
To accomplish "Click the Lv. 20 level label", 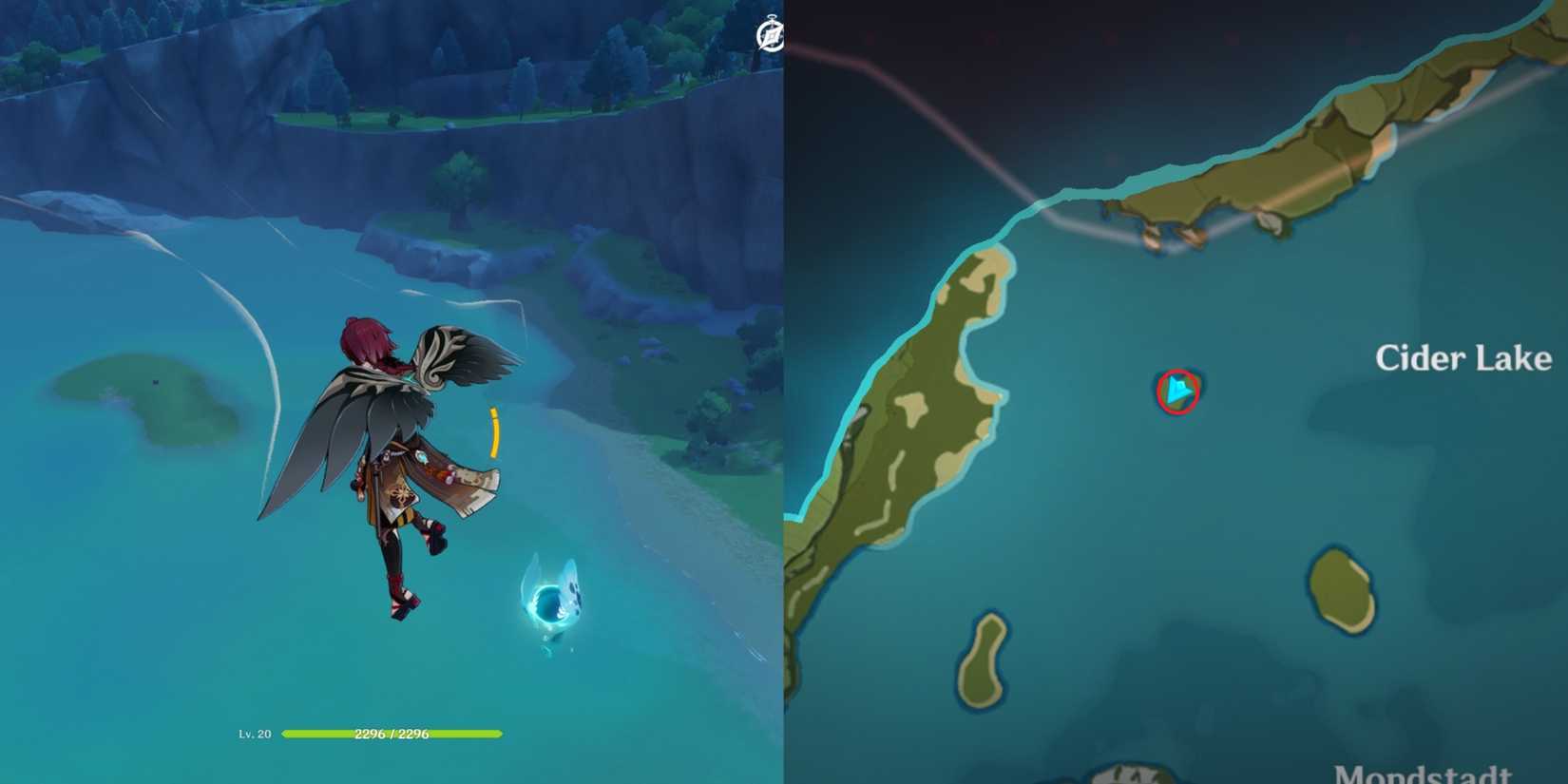I will [255, 734].
